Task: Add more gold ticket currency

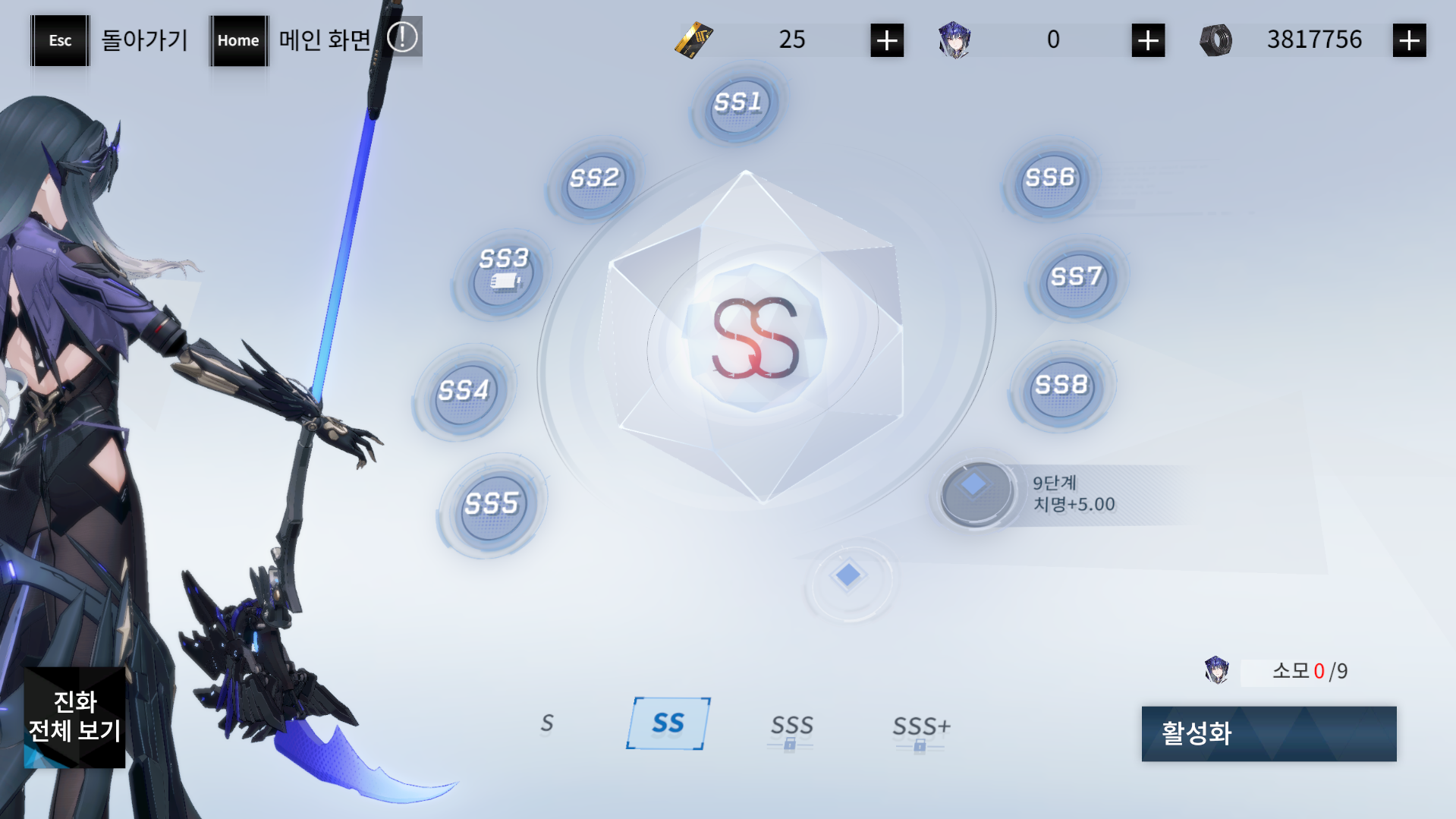Action: pyautogui.click(x=886, y=40)
